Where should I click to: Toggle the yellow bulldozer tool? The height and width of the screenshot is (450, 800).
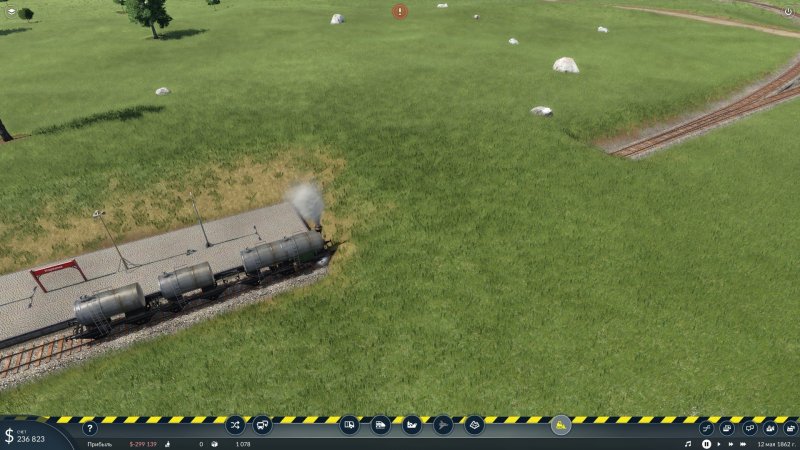[561, 425]
